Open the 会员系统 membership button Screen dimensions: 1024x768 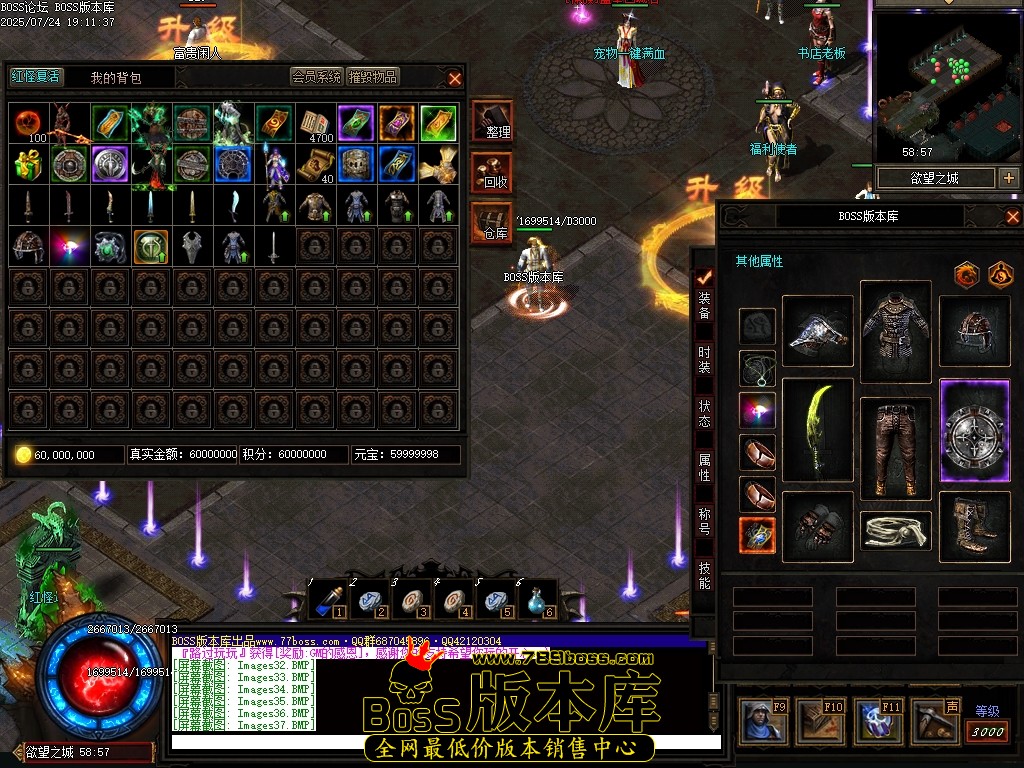pos(316,77)
